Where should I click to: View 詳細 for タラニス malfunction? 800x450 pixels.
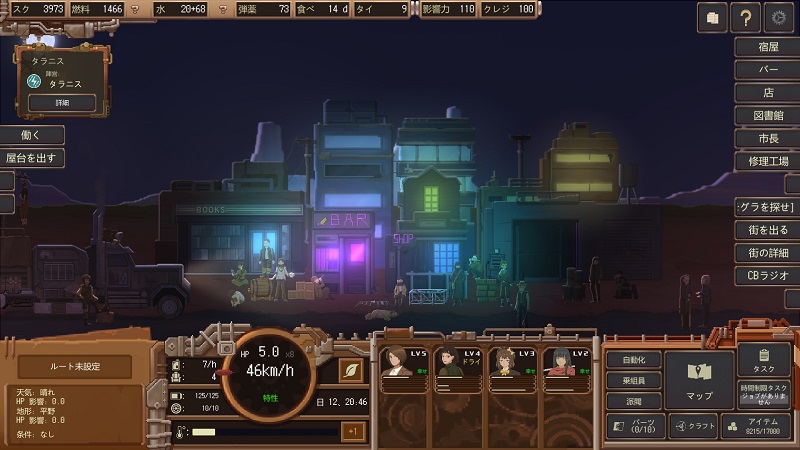click(62, 102)
